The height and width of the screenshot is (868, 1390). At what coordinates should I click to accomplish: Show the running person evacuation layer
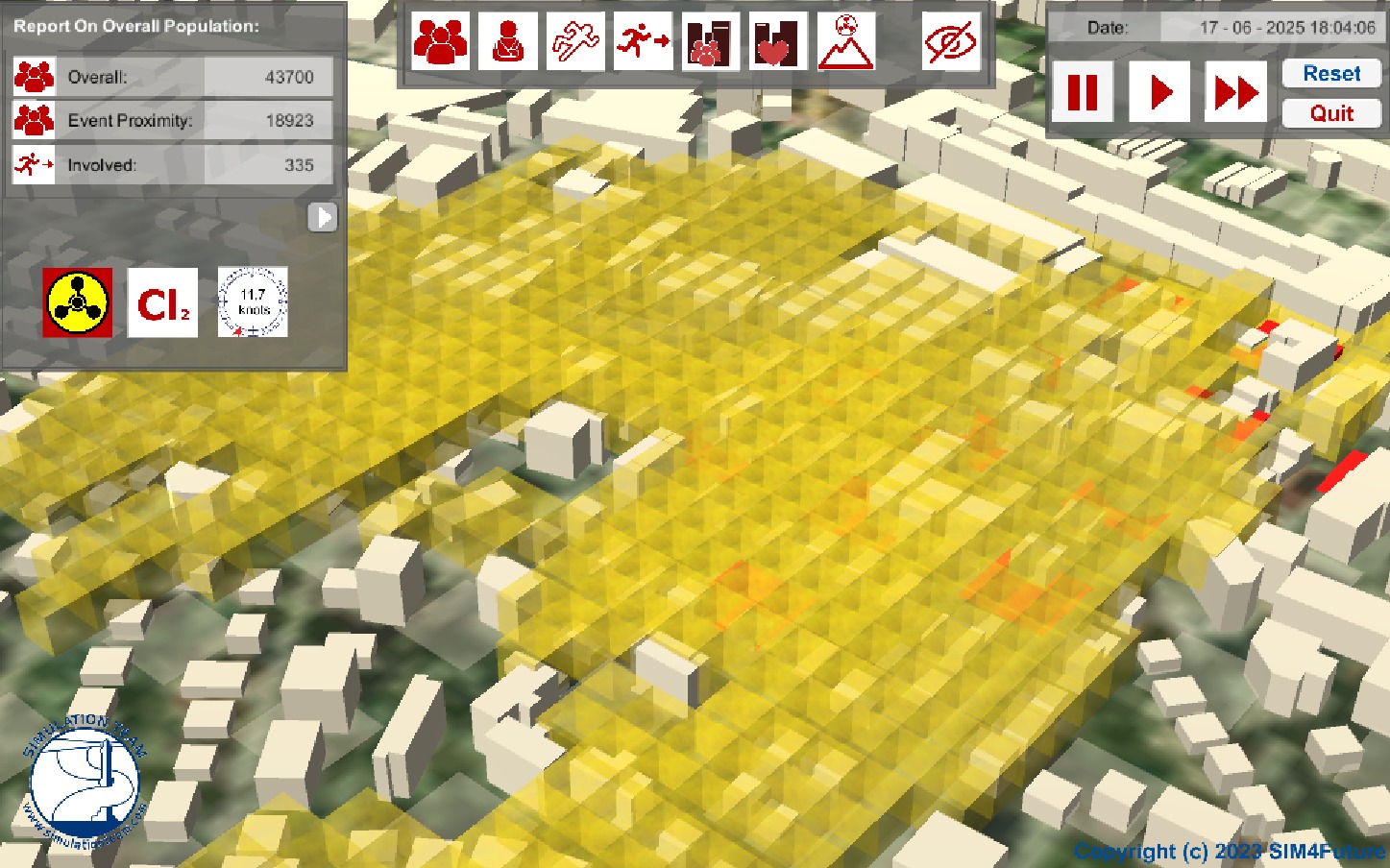coord(643,41)
